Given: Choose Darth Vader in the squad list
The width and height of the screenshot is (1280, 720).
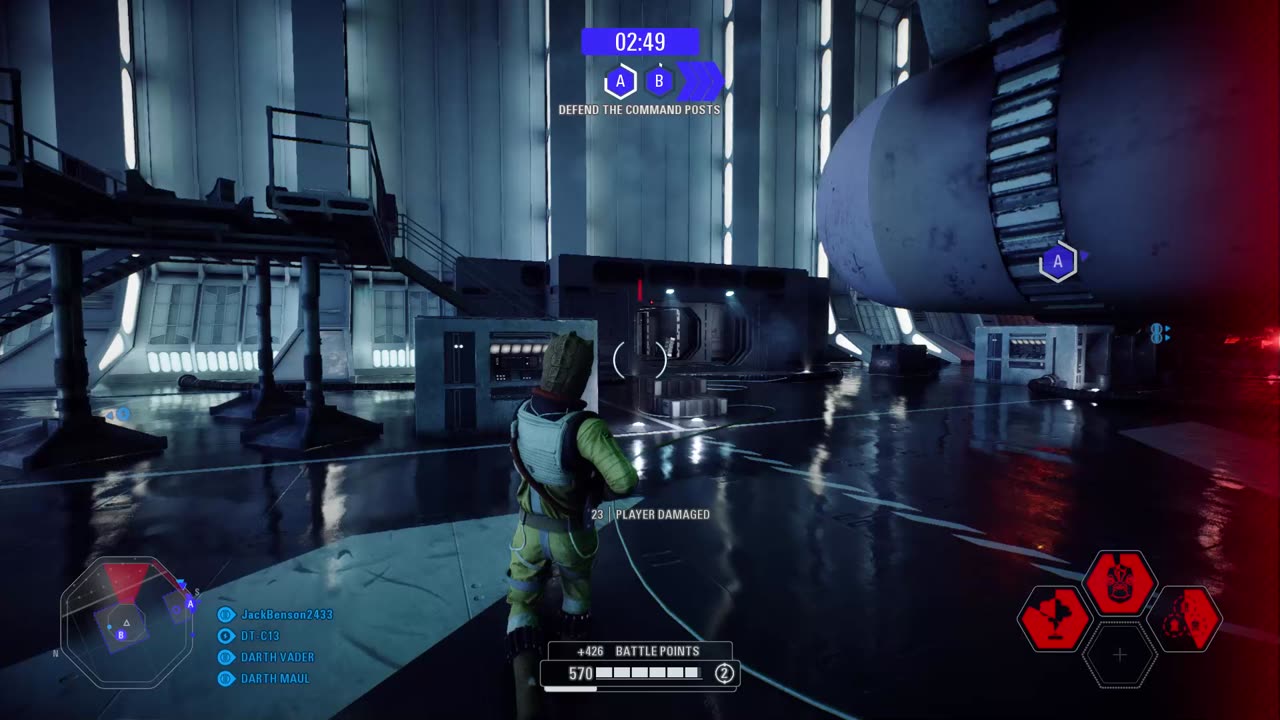Looking at the screenshot, I should pyautogui.click(x=277, y=657).
